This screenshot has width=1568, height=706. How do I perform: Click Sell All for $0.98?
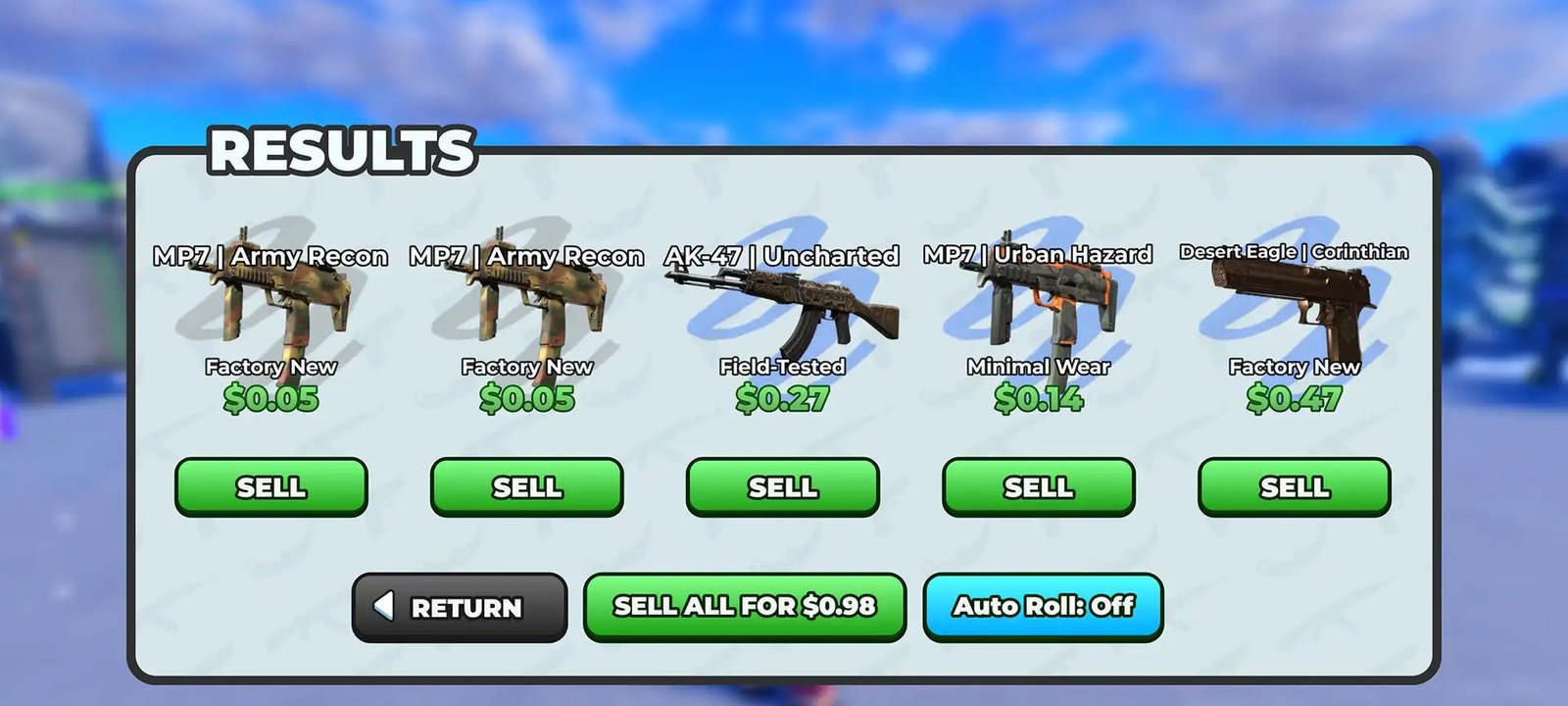pos(745,606)
